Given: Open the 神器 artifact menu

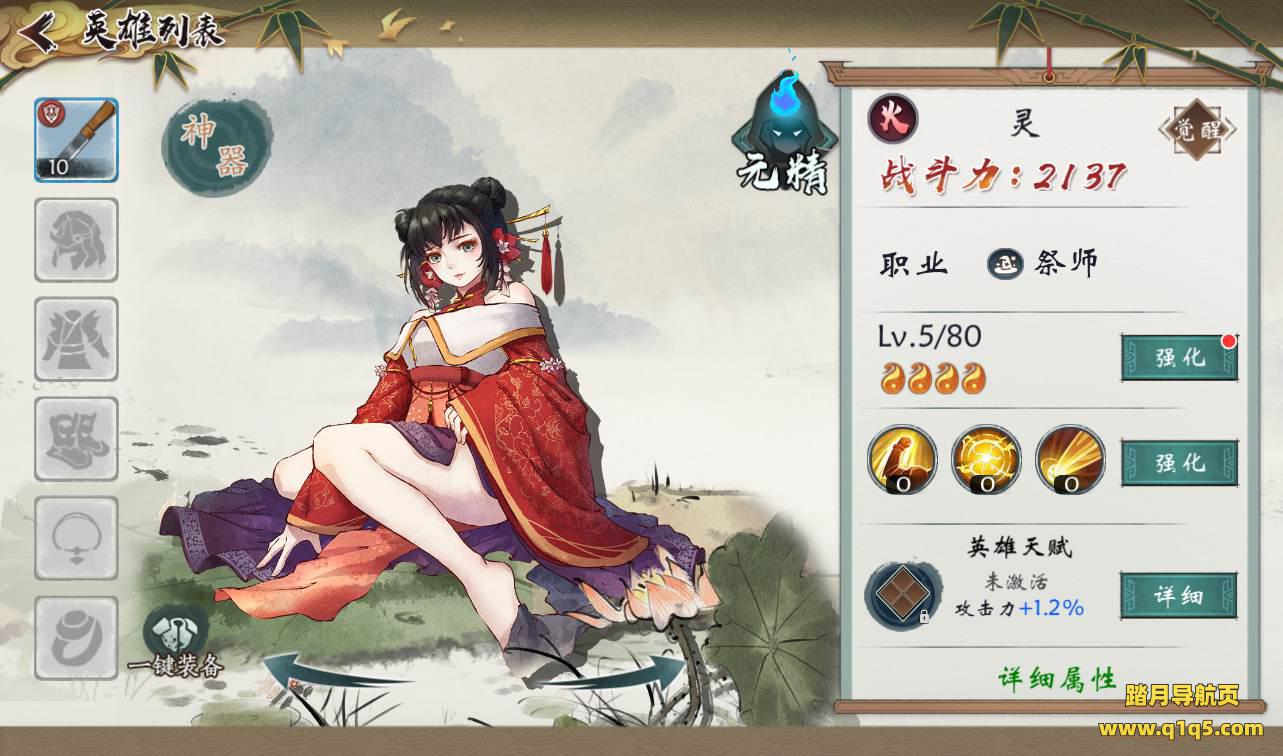Looking at the screenshot, I should pyautogui.click(x=216, y=146).
